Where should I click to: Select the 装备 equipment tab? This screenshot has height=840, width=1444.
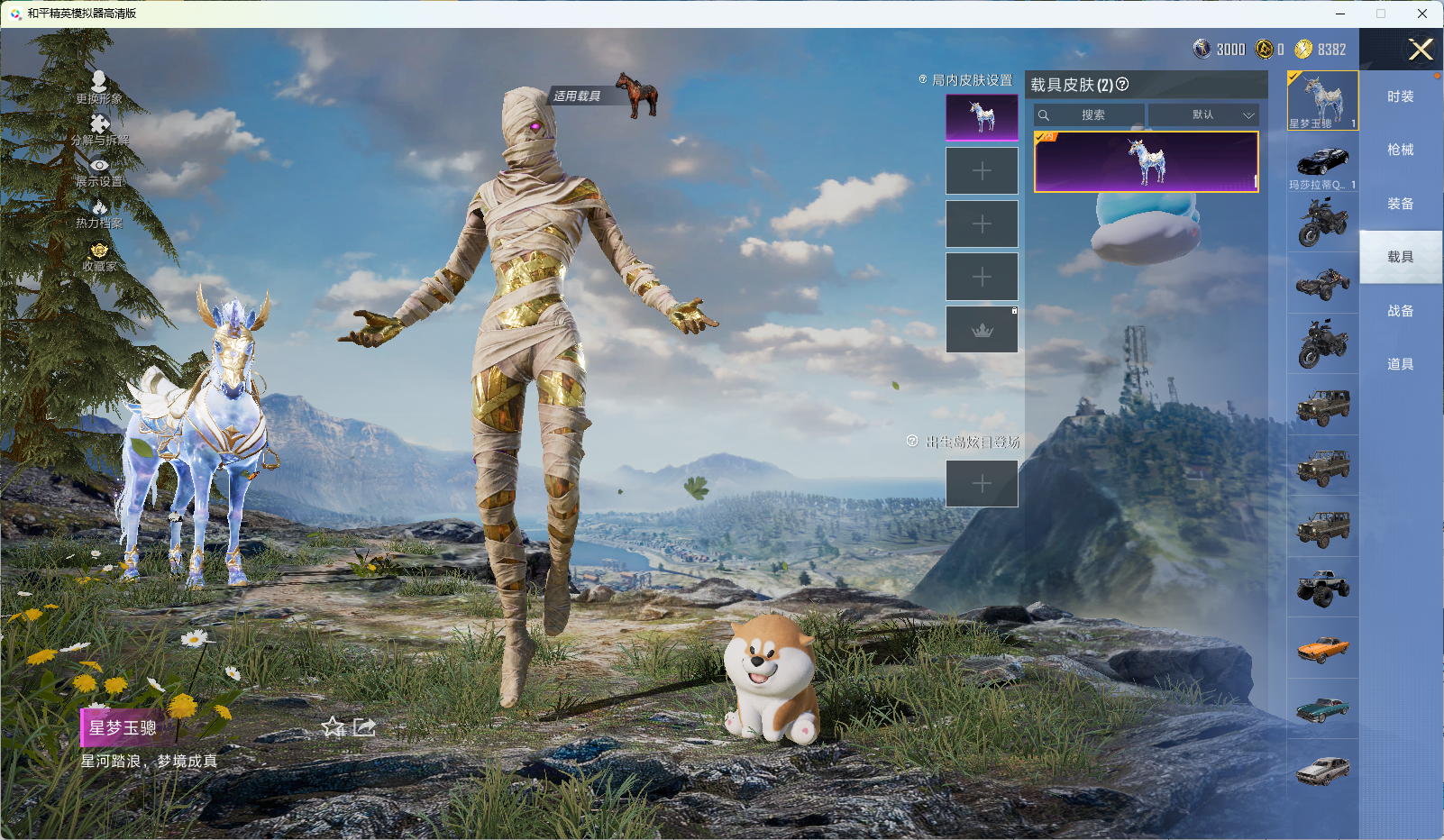click(x=1400, y=204)
